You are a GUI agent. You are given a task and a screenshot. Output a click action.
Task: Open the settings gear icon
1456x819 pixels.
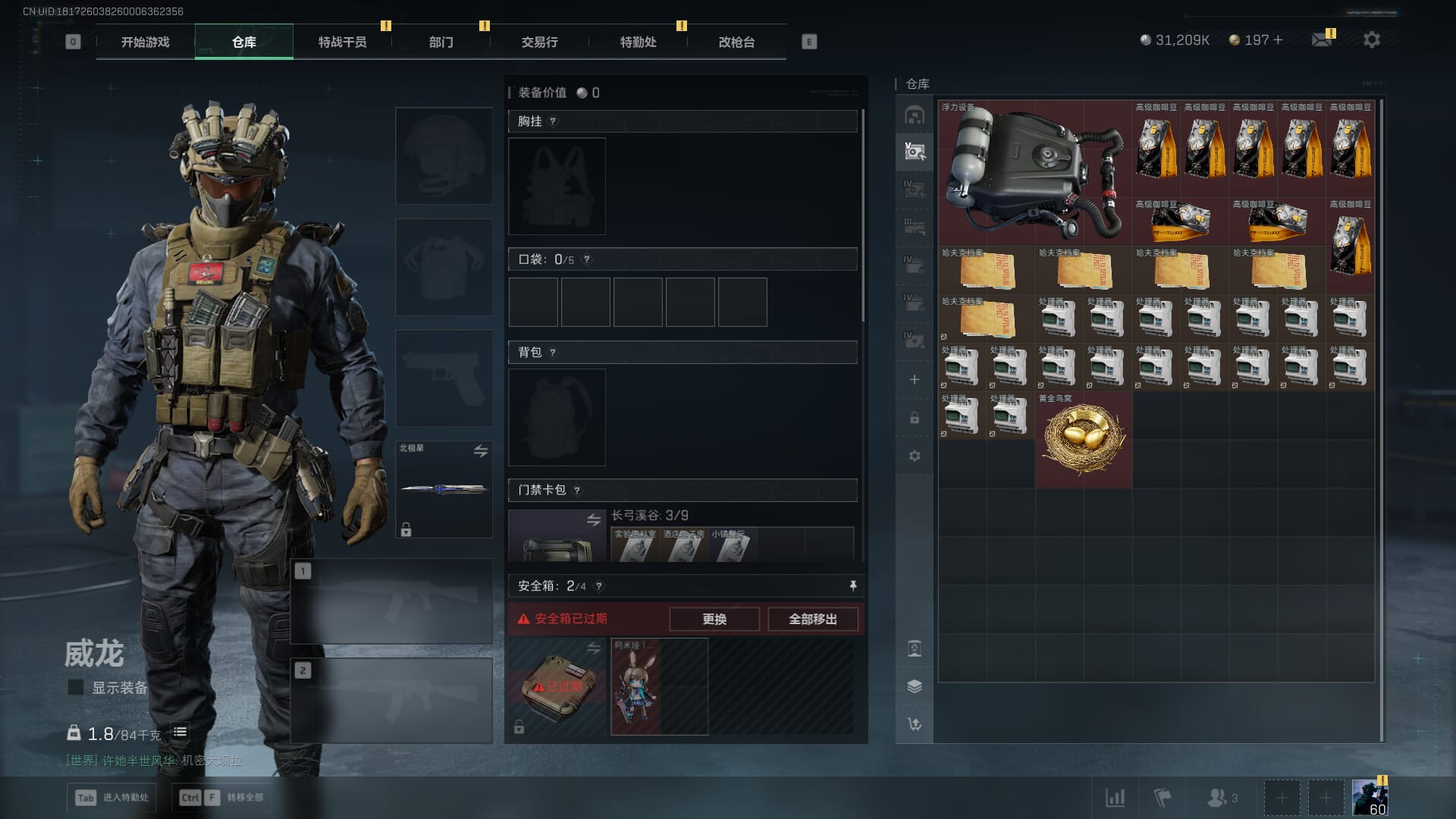coord(1371,40)
